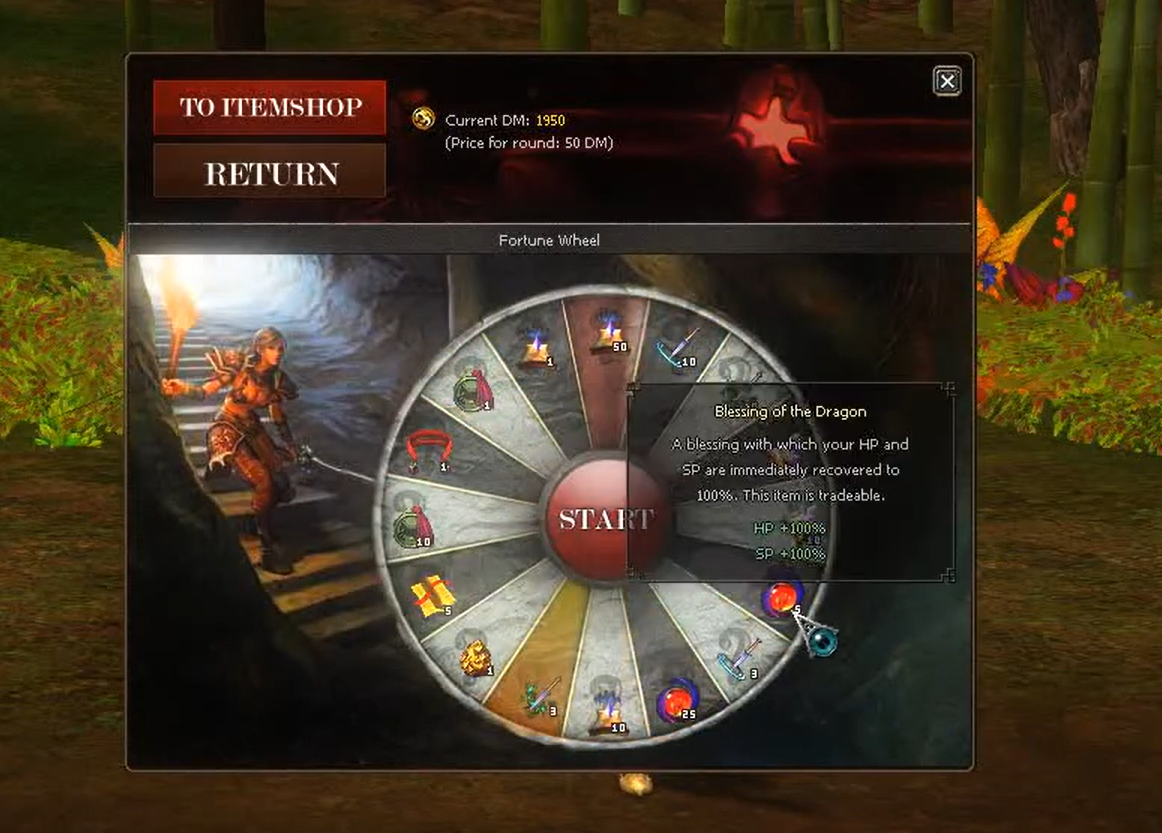Close the Fortune Wheel window

946,81
